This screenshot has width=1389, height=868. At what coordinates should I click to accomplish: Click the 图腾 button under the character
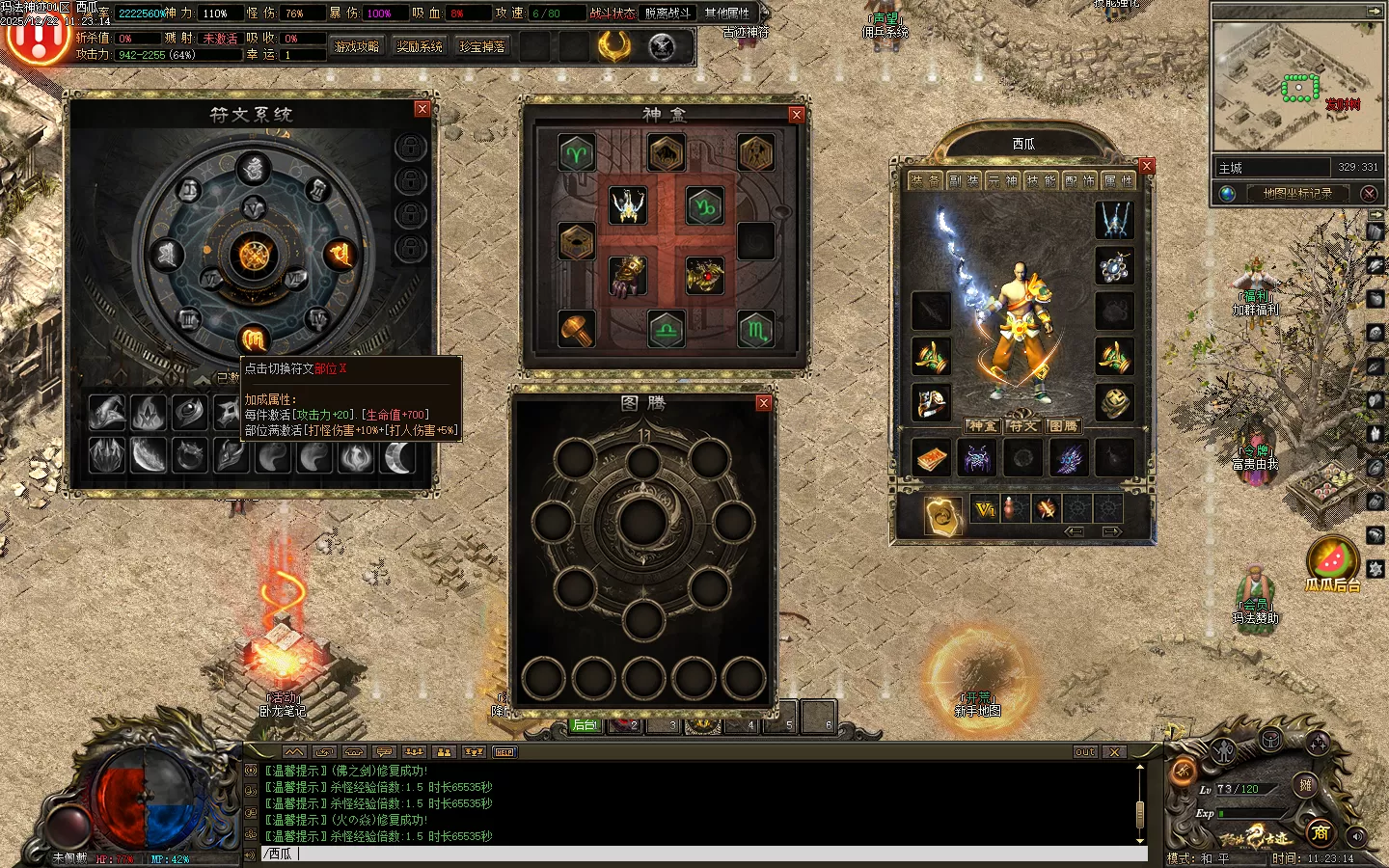coord(1063,425)
